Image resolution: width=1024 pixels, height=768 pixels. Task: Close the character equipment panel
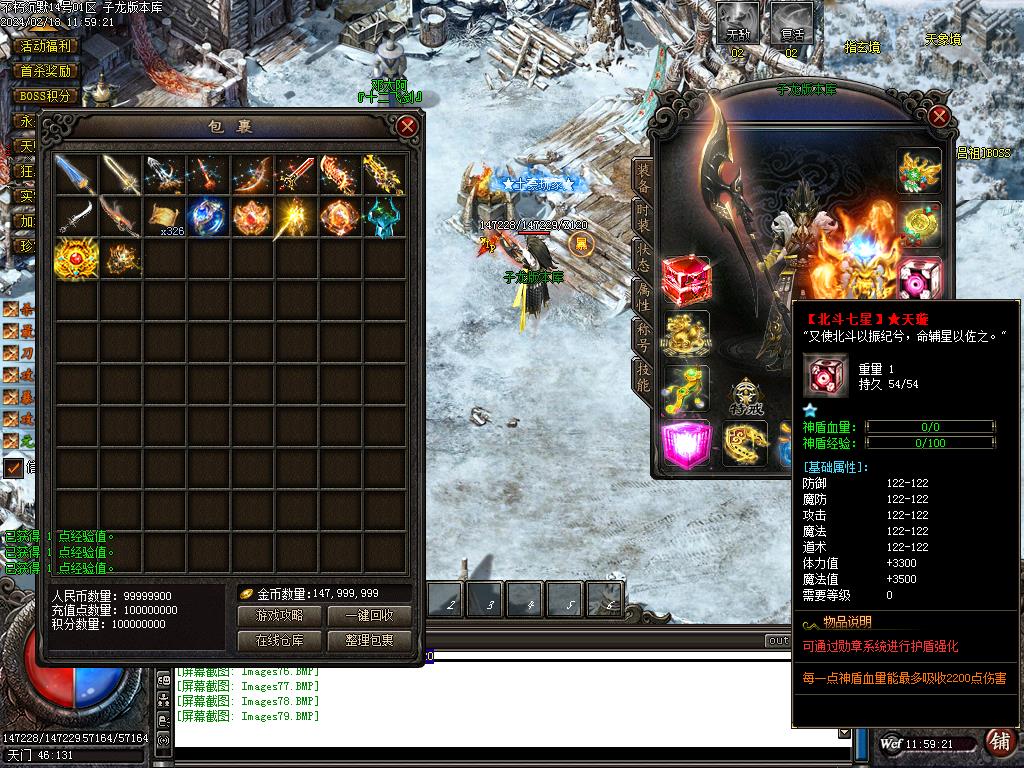[938, 116]
